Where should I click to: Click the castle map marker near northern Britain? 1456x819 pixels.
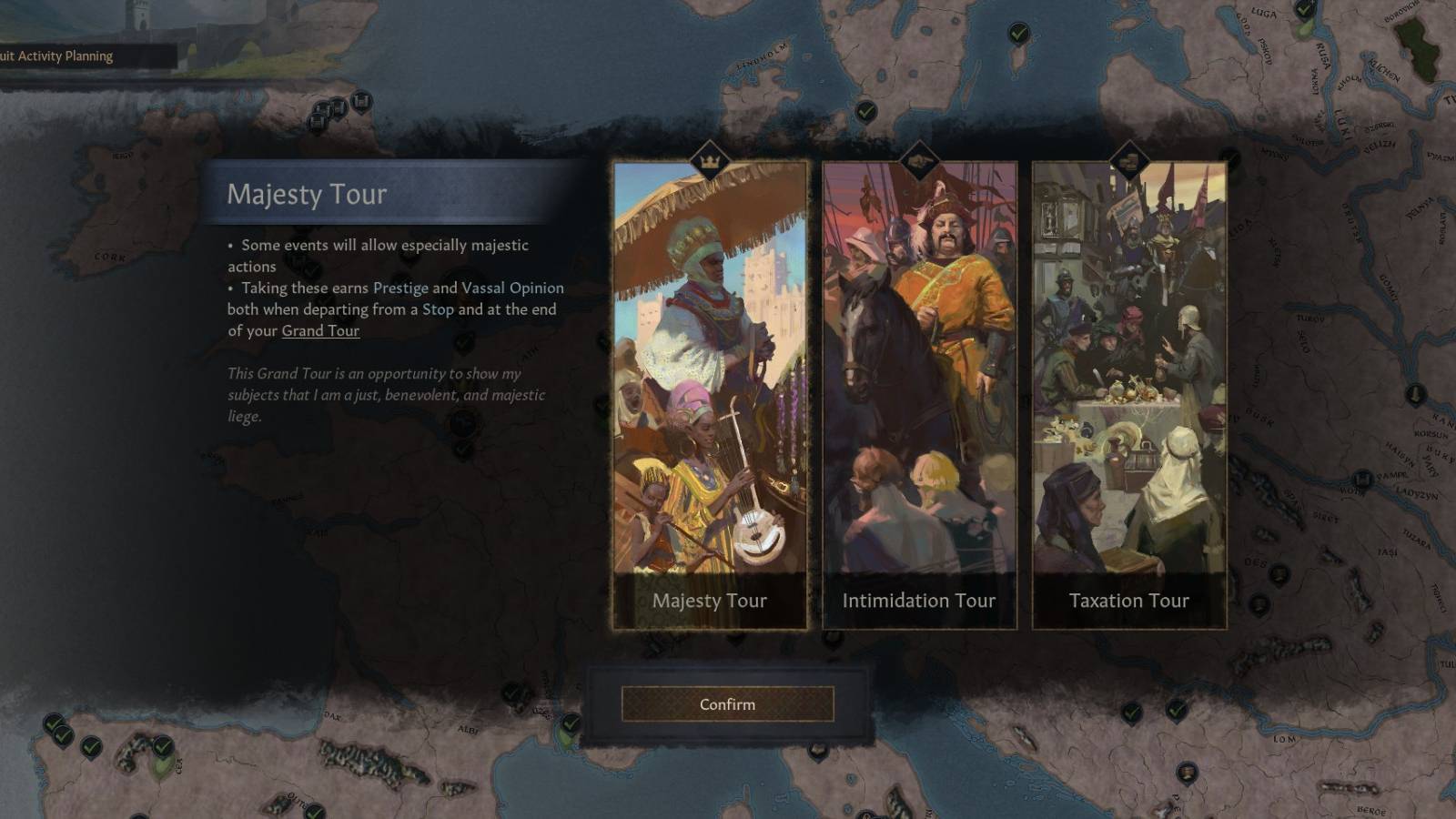pyautogui.click(x=362, y=101)
